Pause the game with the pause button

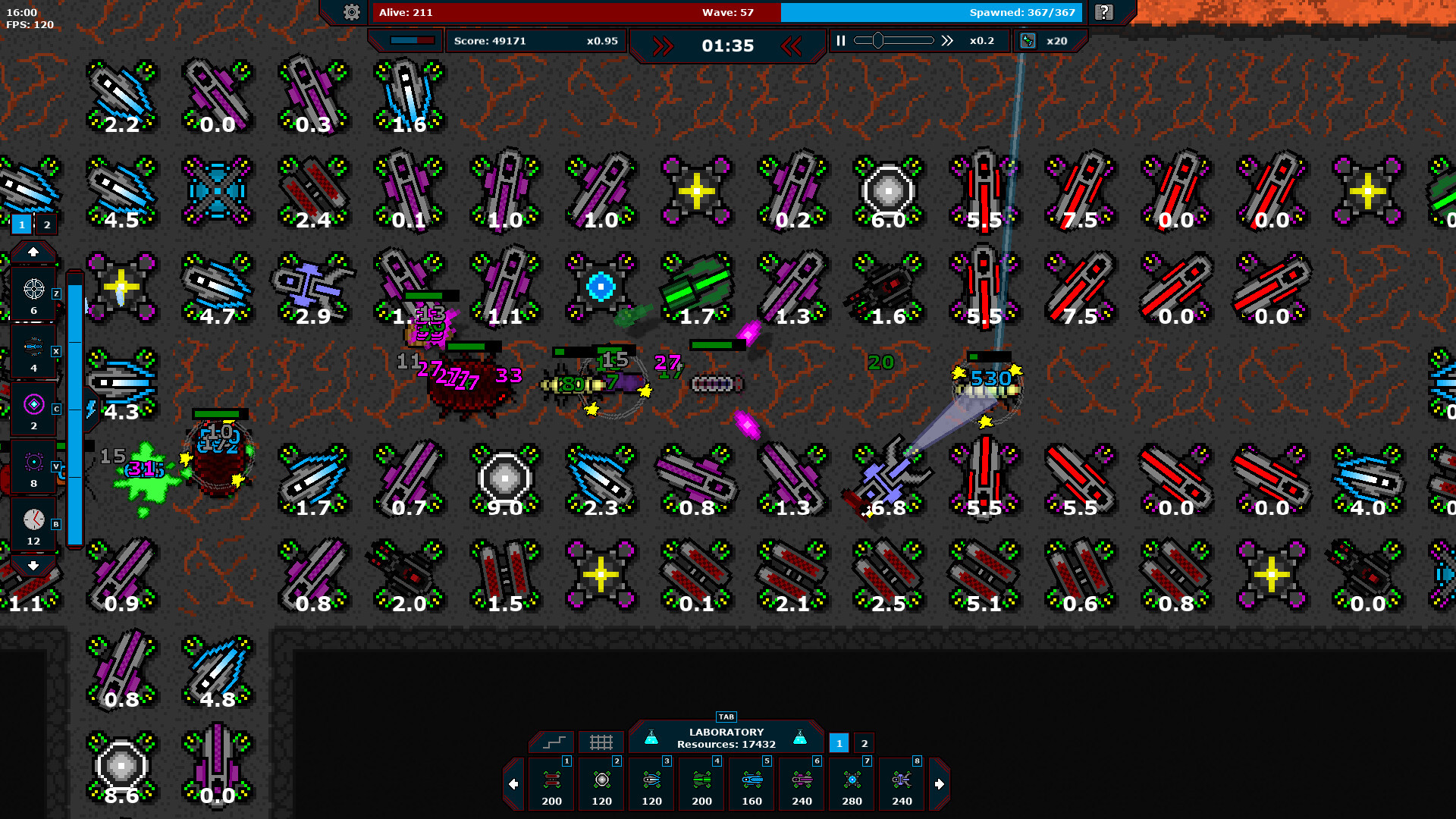click(840, 41)
